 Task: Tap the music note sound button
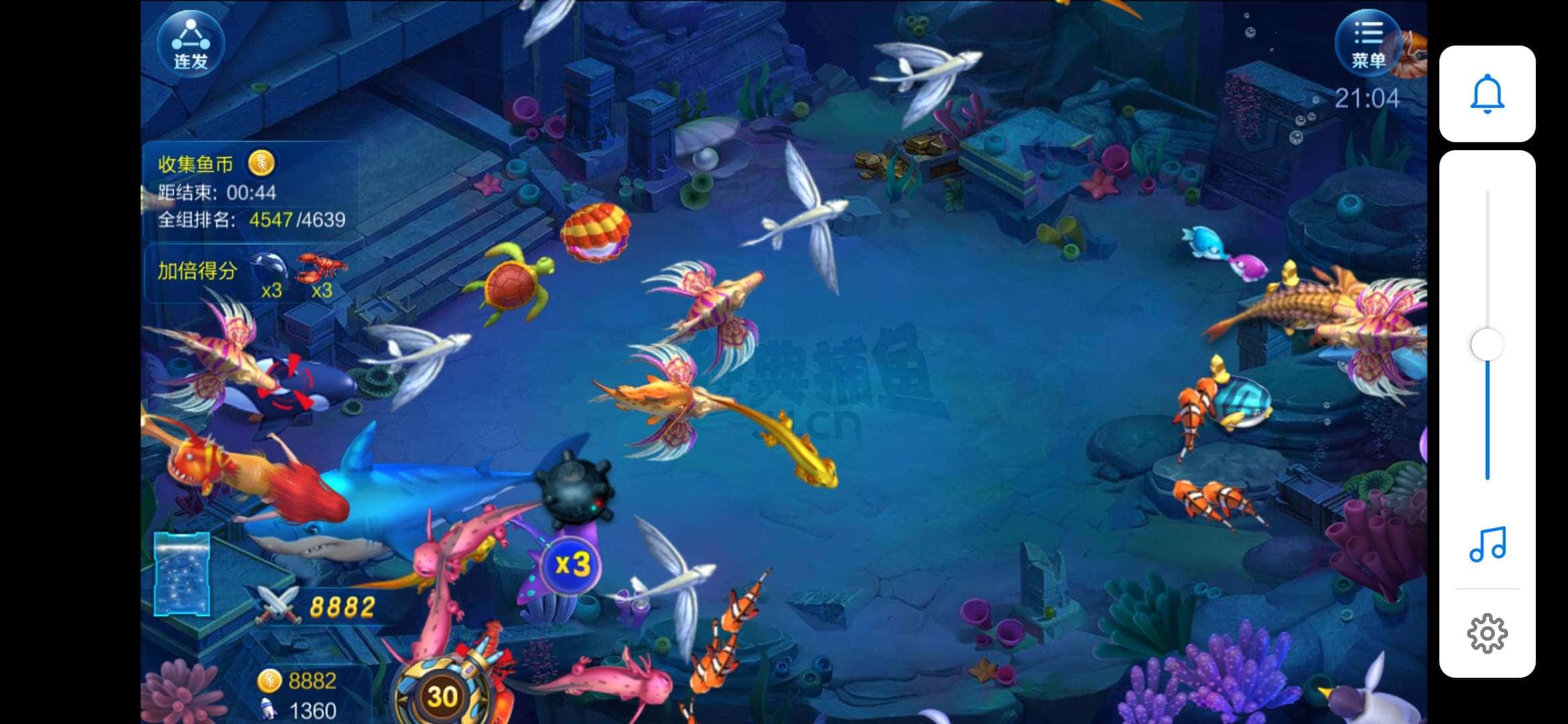point(1487,544)
